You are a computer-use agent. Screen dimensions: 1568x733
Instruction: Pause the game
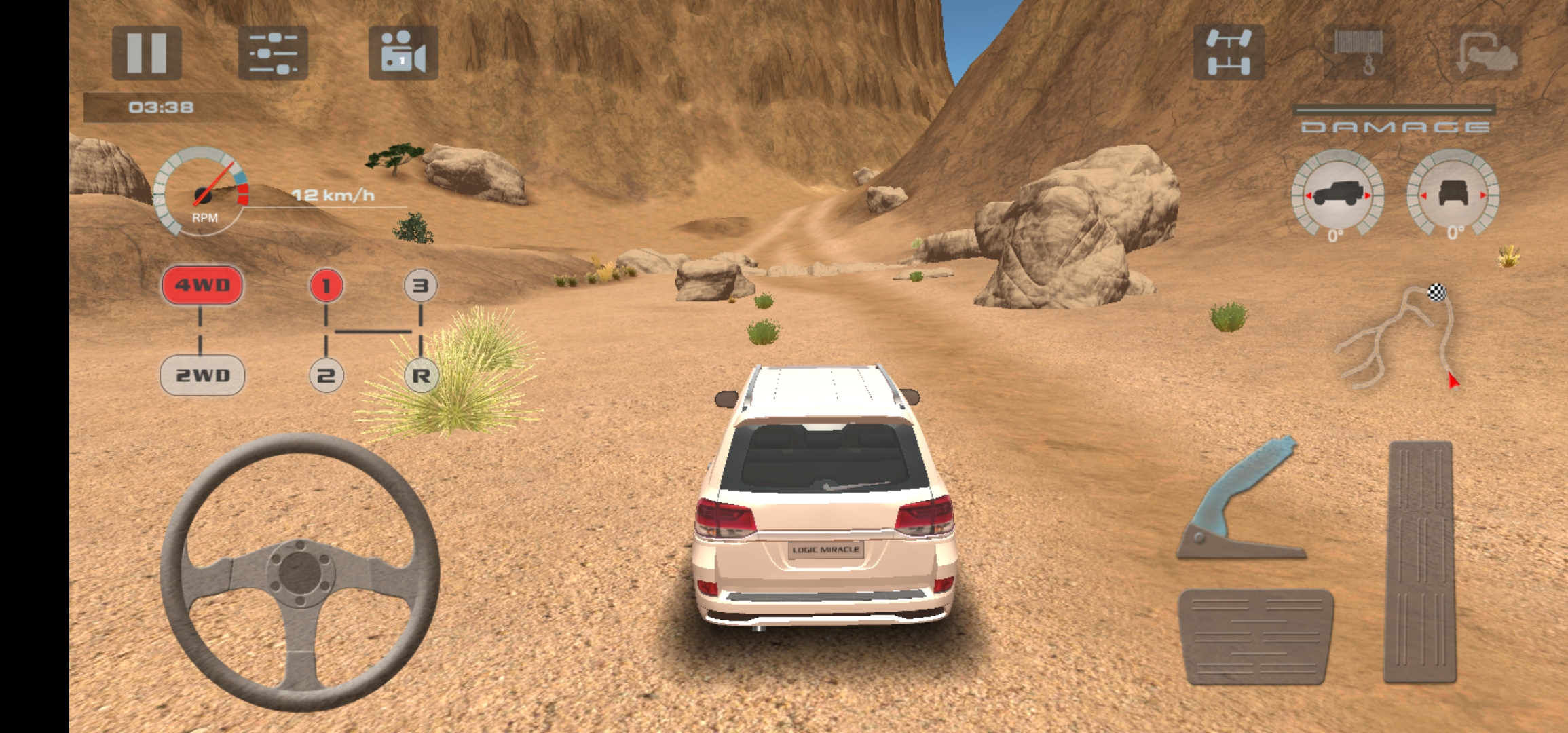[147, 52]
